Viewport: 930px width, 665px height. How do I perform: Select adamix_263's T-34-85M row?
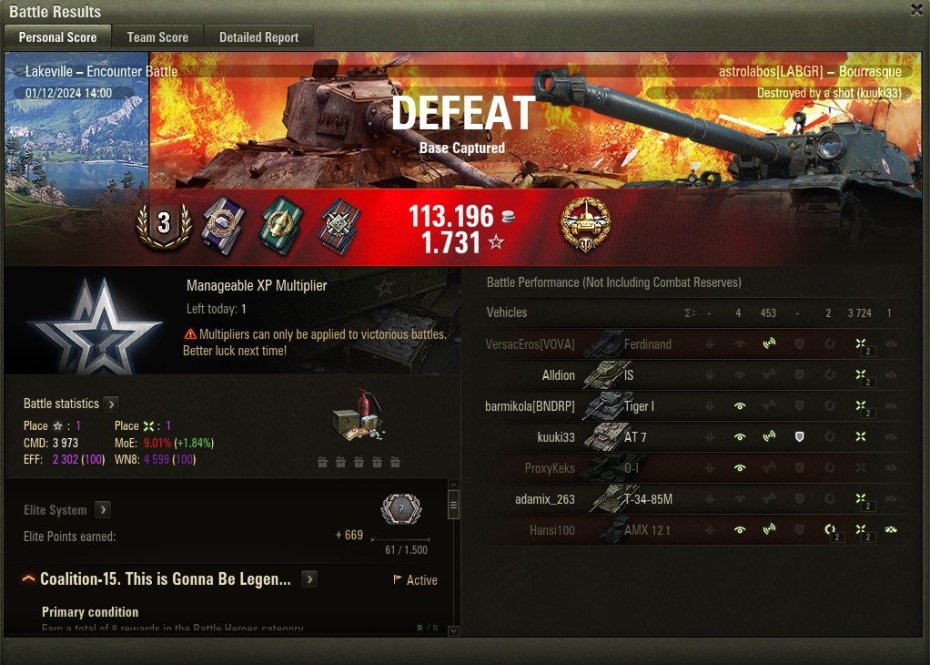click(690, 499)
